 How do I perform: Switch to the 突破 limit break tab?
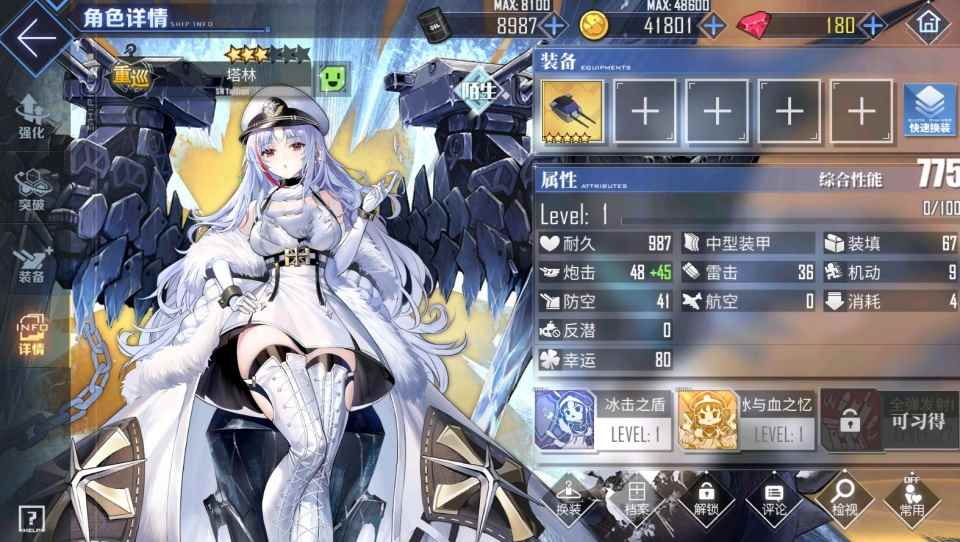[x=31, y=192]
